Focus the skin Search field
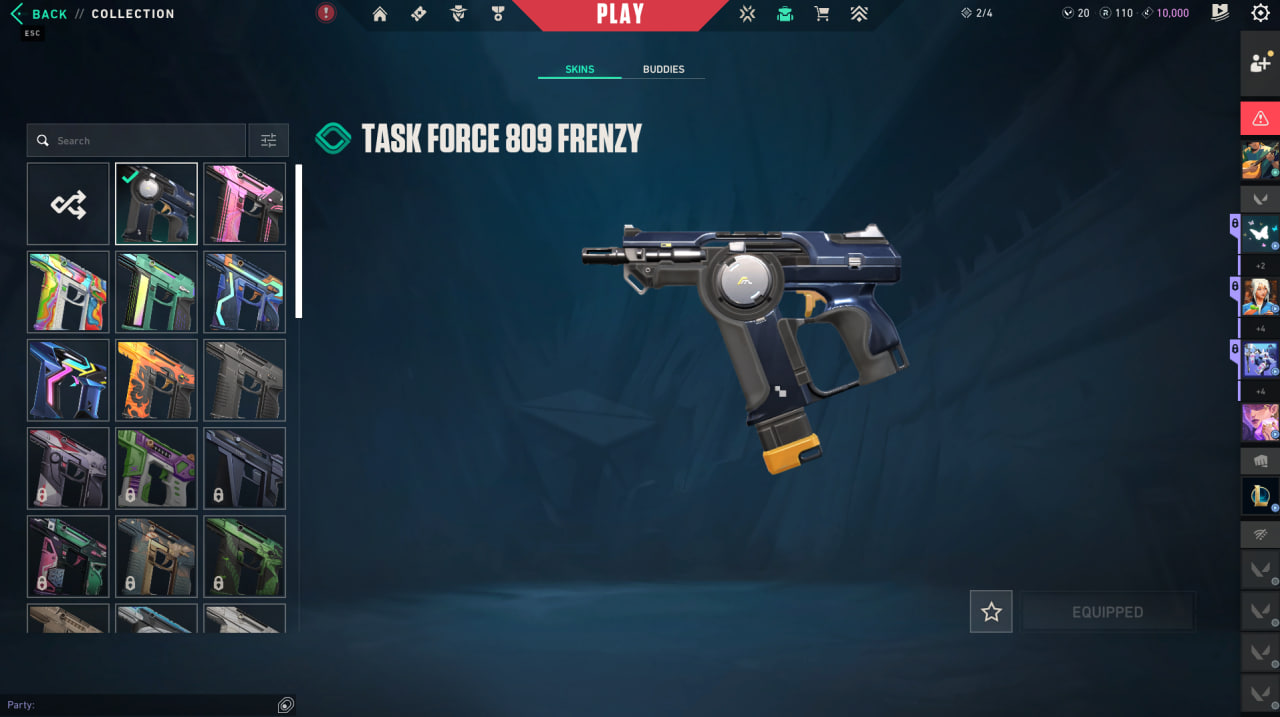The image size is (1280, 717). point(136,141)
